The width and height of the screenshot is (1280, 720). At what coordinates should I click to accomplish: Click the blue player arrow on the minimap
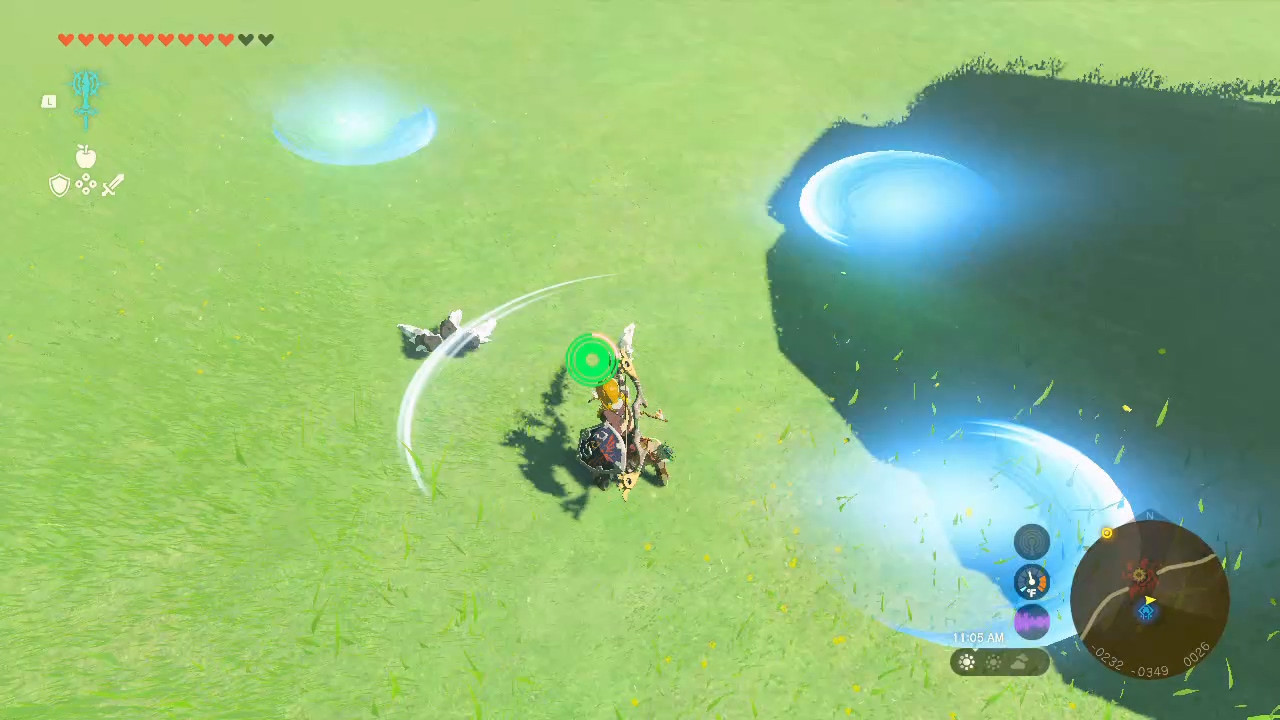1148,611
